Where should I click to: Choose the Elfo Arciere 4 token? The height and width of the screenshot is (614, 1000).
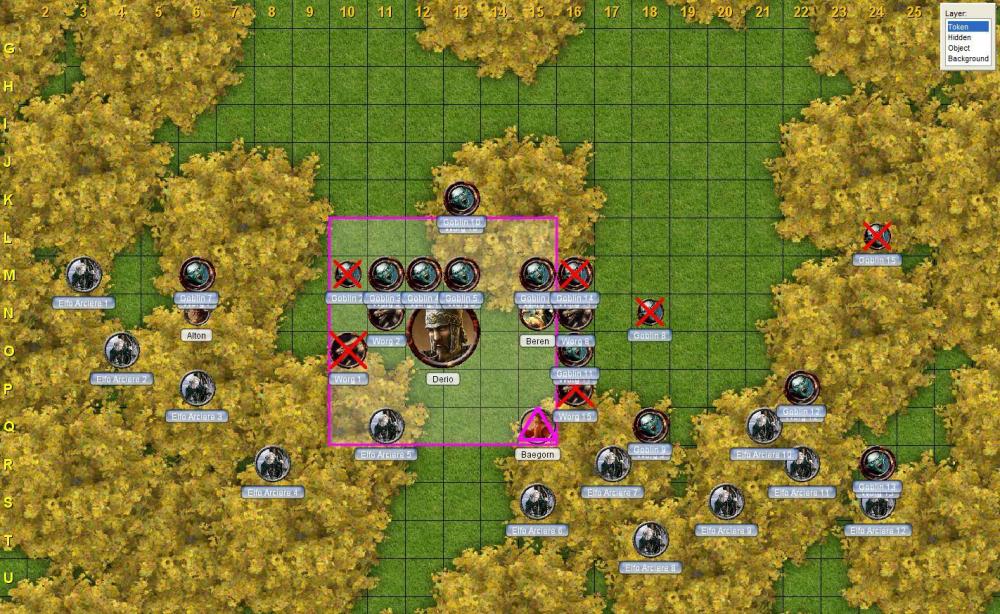(x=272, y=464)
